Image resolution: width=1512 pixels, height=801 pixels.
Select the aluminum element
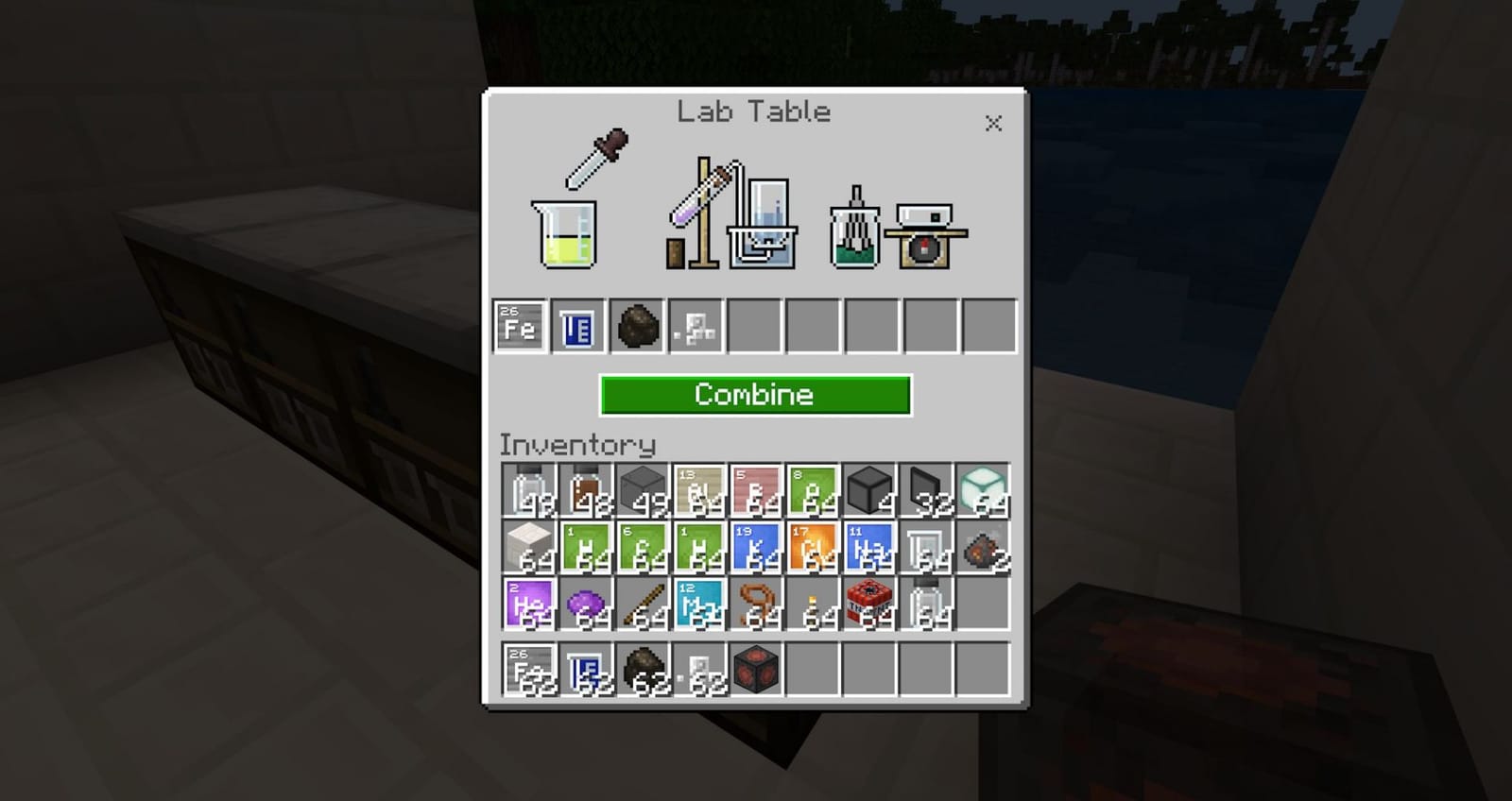click(x=696, y=490)
